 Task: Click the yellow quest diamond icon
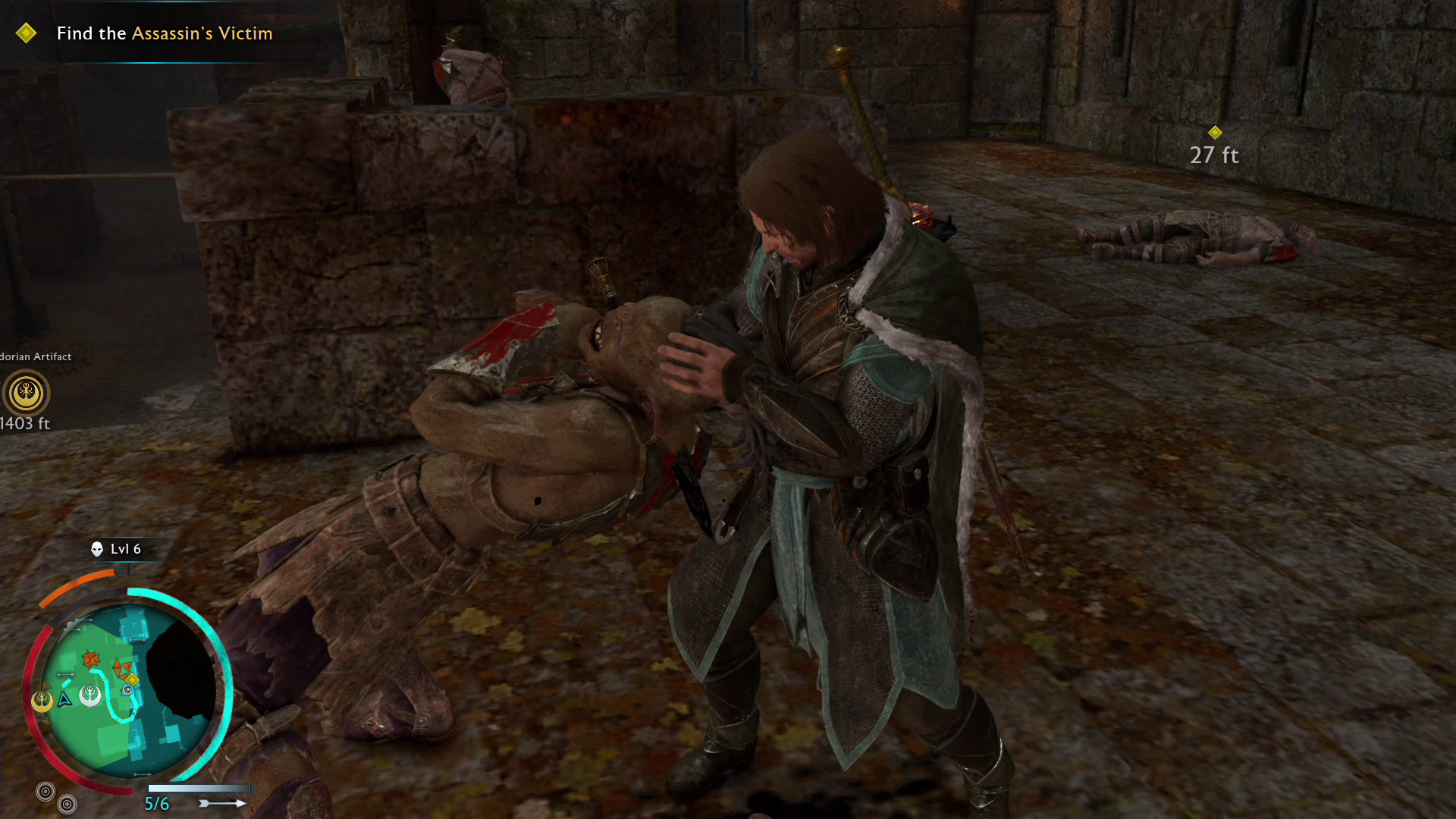coord(27,33)
